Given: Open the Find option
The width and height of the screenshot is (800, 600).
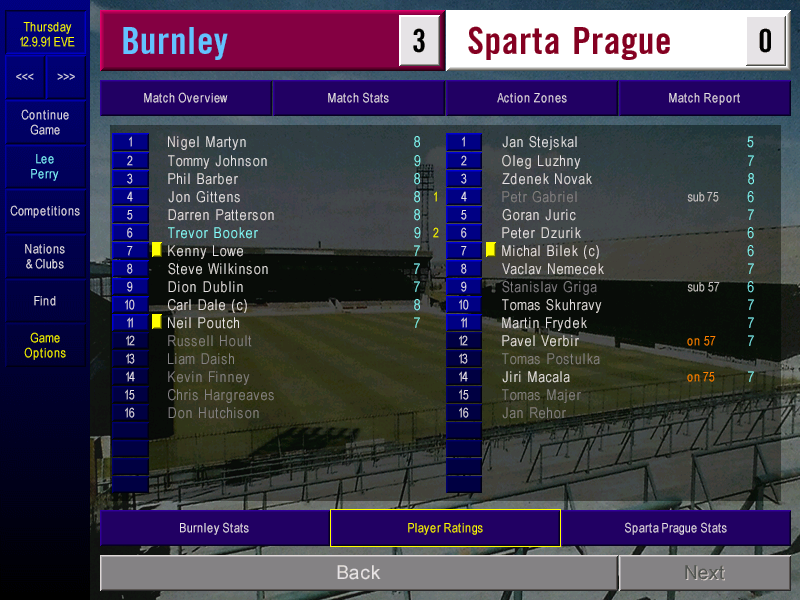Looking at the screenshot, I should click(45, 301).
